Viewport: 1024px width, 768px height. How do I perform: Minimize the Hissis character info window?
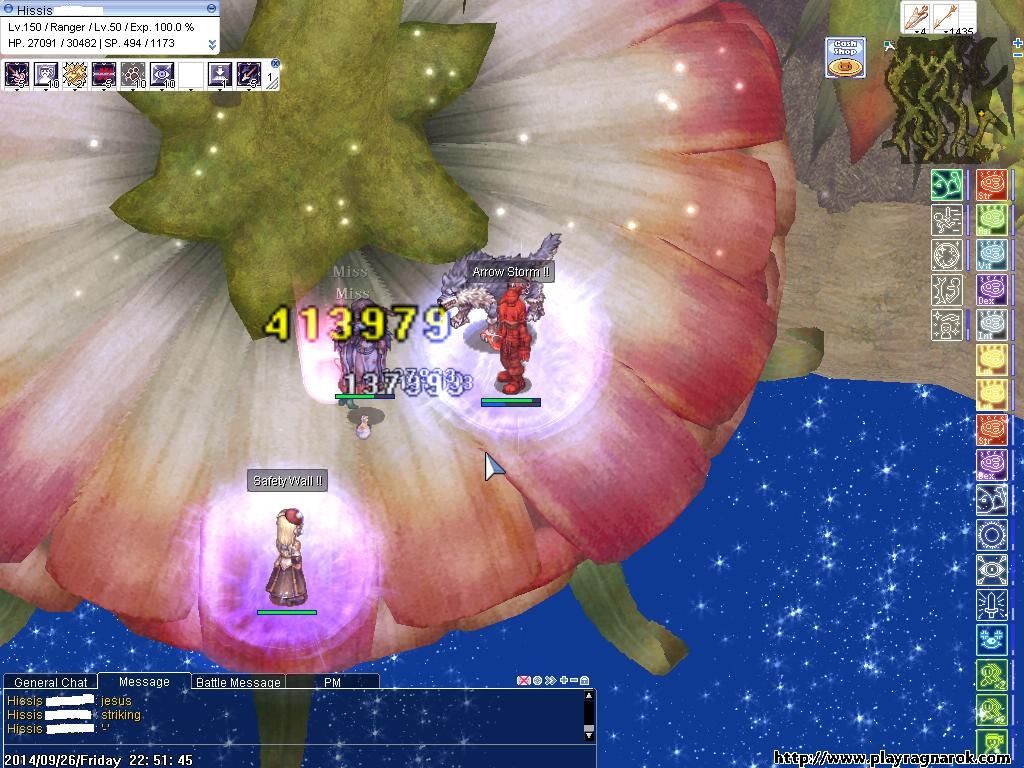(x=211, y=9)
